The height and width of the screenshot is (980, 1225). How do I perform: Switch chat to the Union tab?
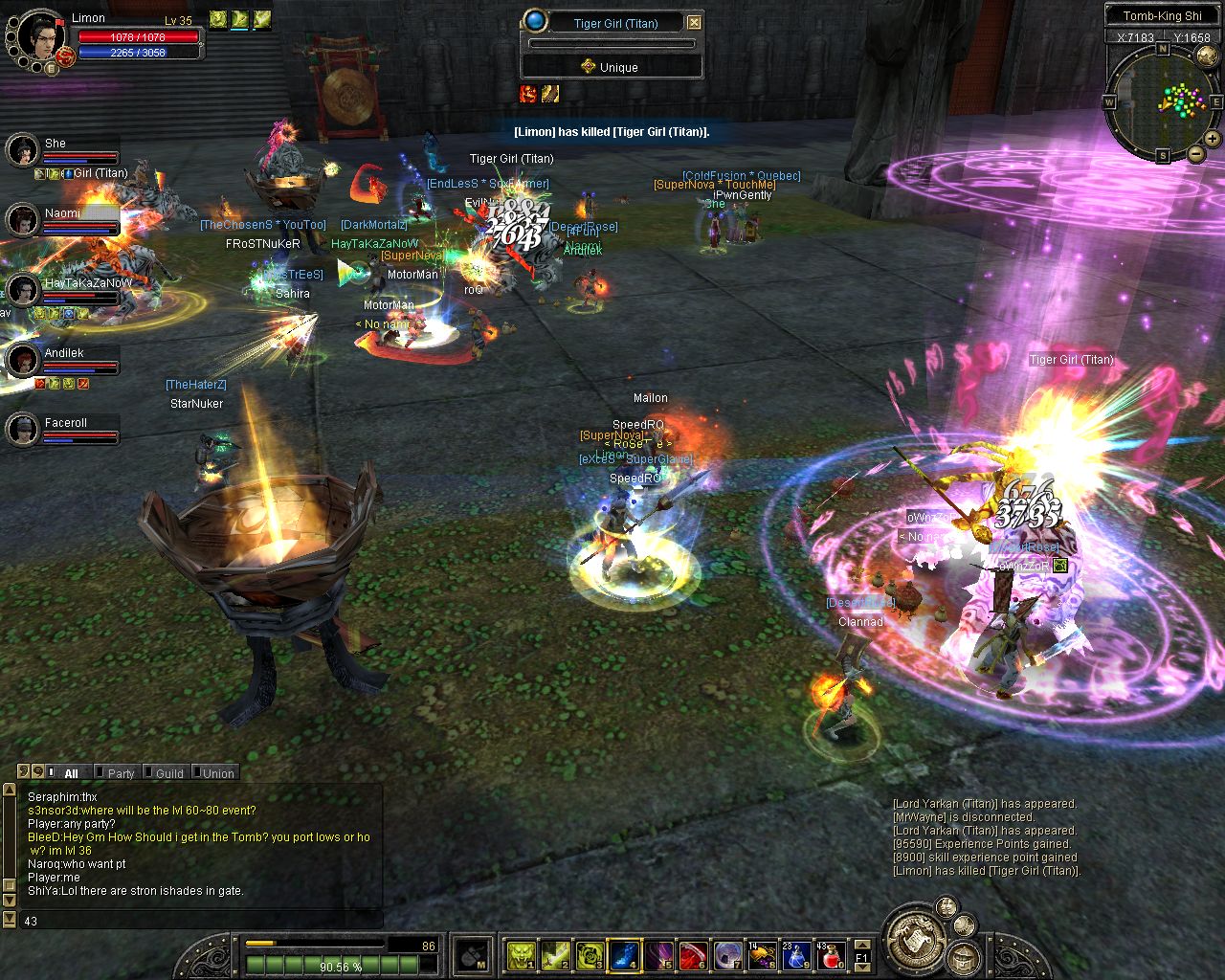coord(217,773)
